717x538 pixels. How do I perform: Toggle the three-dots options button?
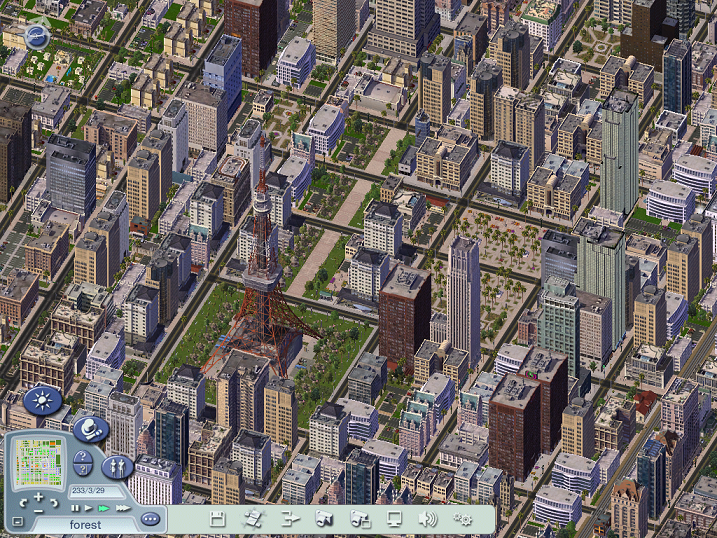point(150,519)
